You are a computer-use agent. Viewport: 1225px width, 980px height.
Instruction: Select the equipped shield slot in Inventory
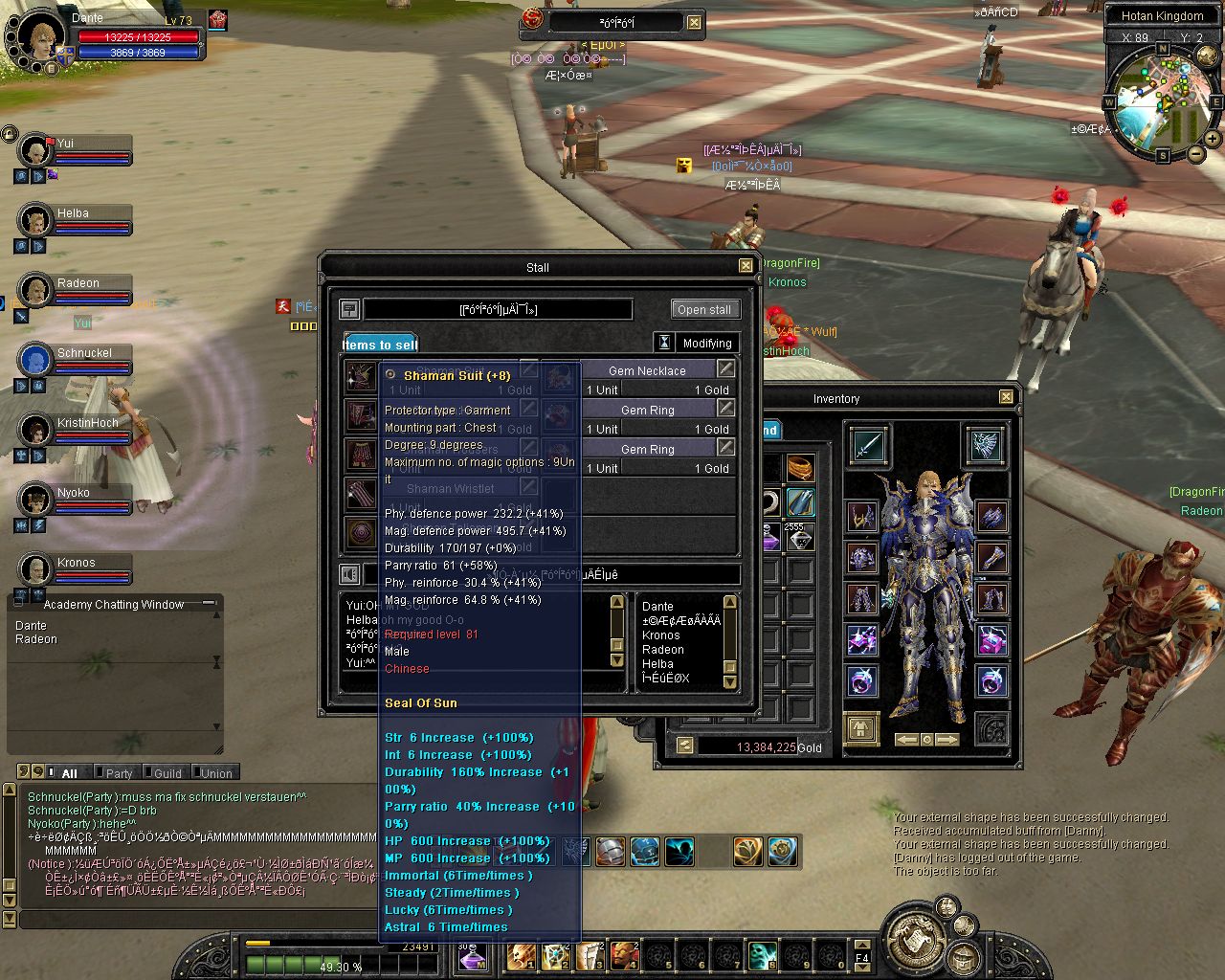pyautogui.click(x=985, y=445)
